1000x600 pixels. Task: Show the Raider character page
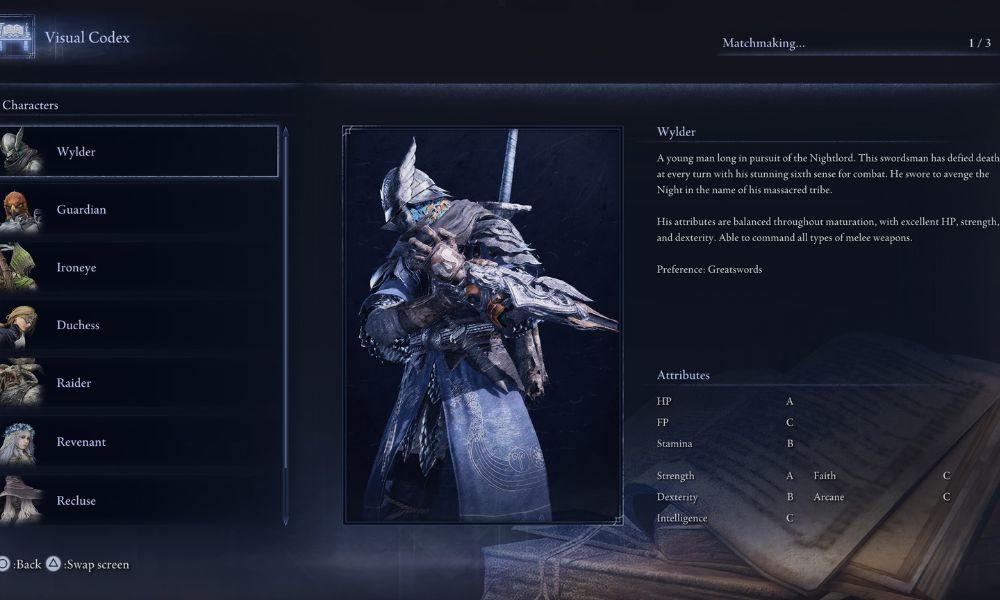tap(140, 383)
